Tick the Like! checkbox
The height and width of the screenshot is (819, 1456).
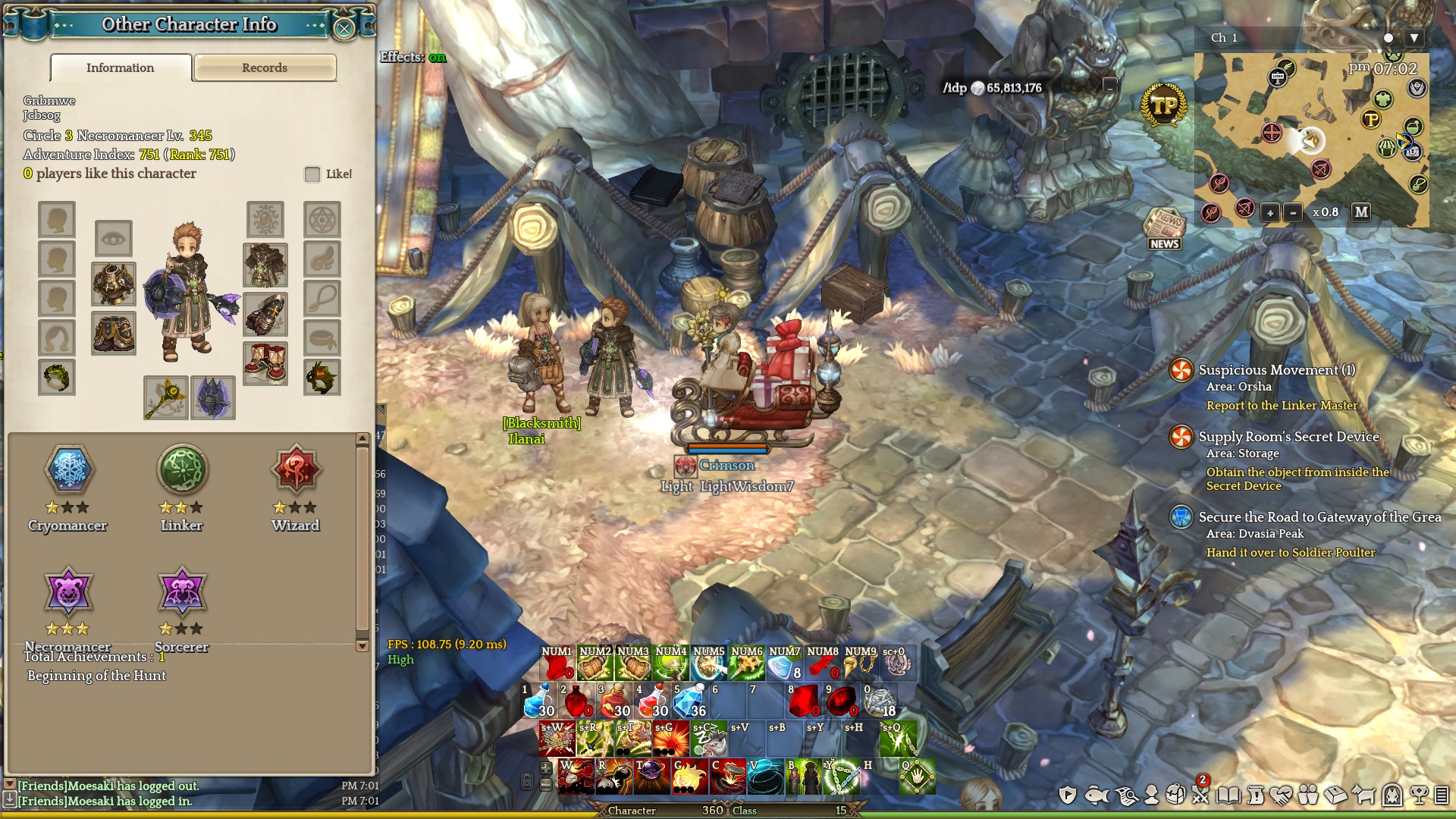(x=312, y=174)
